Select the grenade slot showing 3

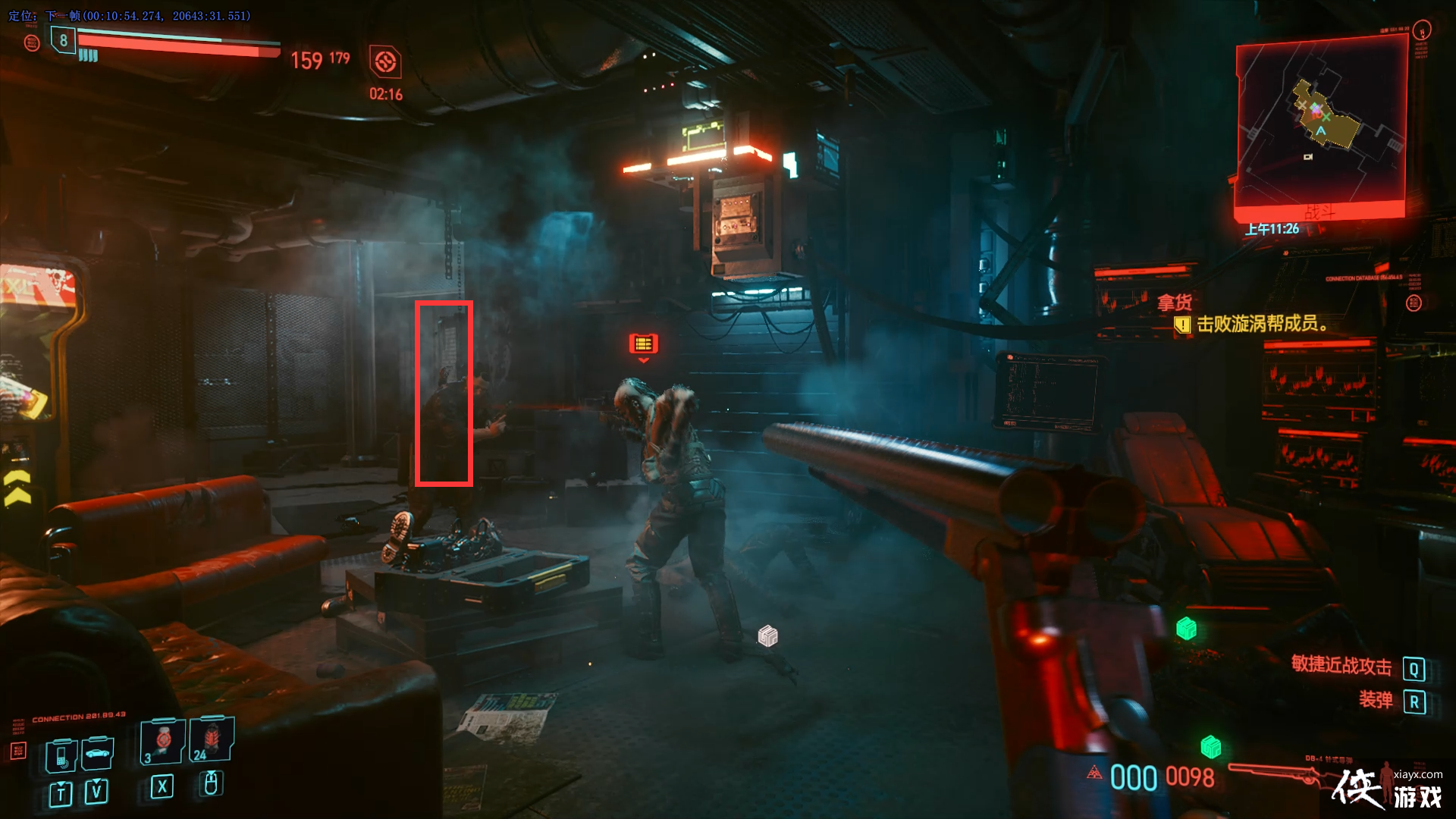point(162,741)
